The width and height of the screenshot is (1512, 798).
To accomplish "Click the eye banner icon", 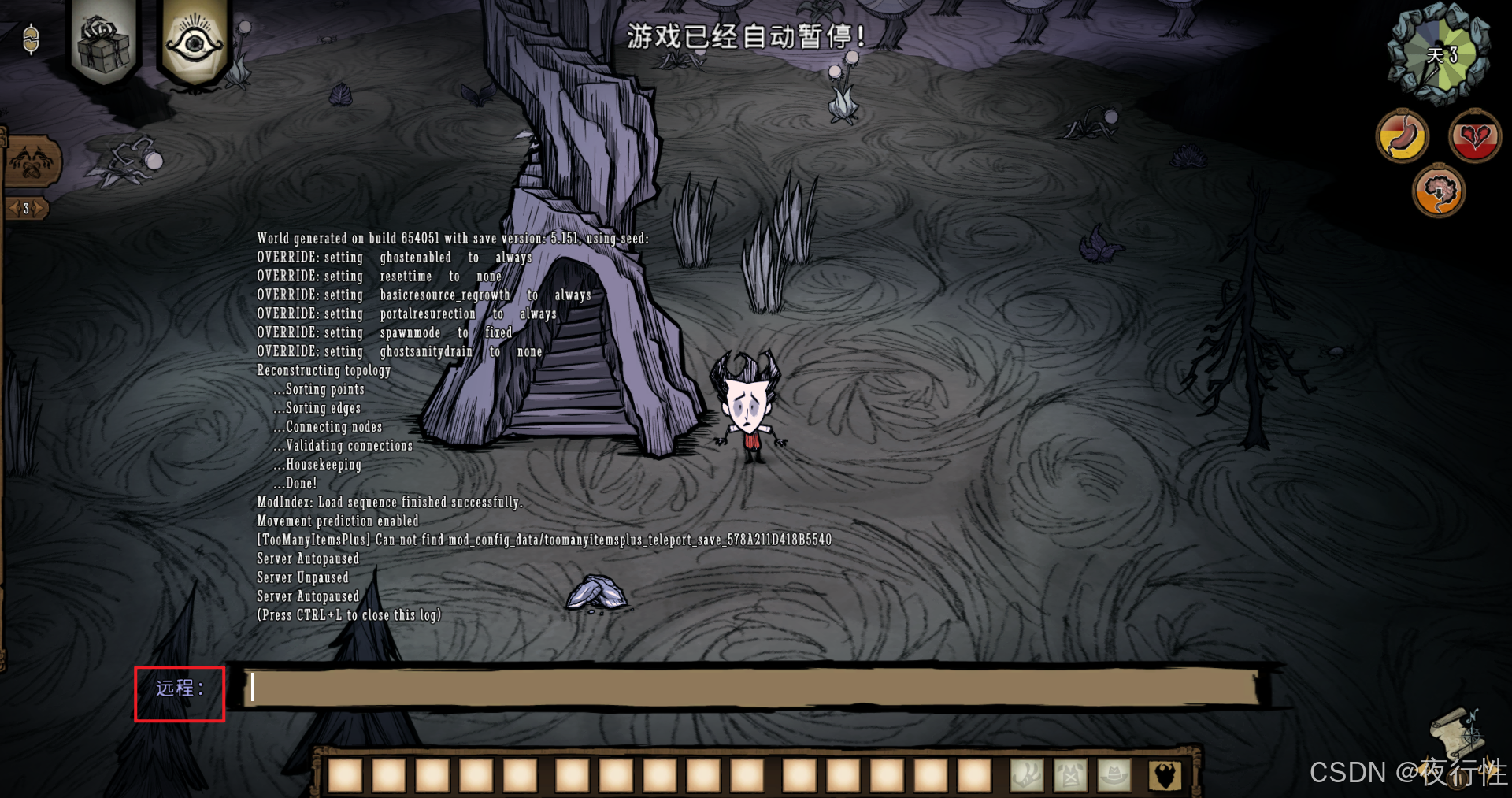I will tap(194, 43).
